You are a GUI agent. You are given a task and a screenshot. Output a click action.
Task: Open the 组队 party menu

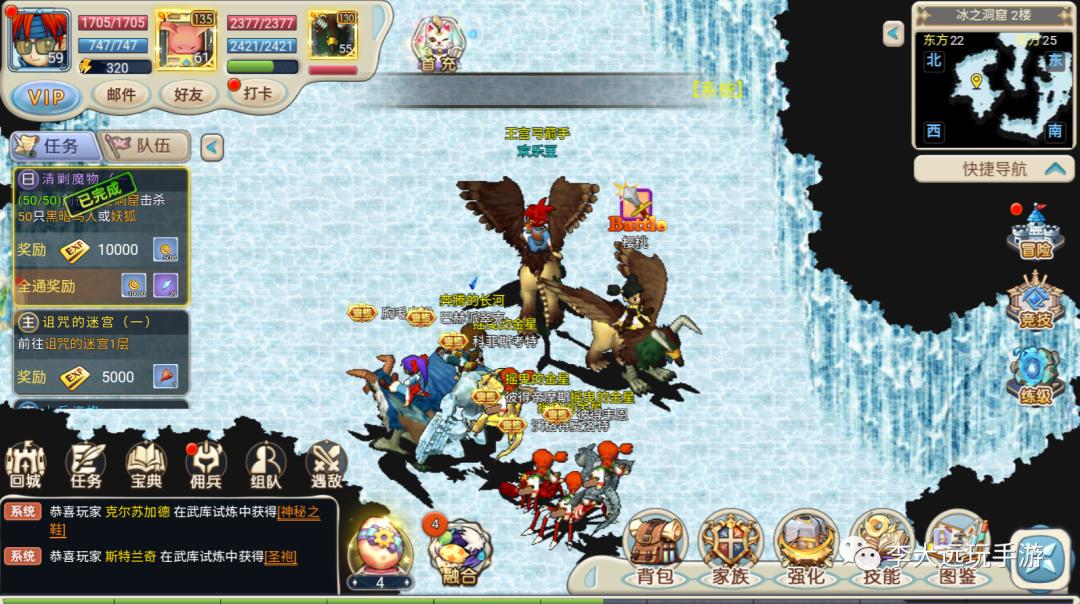(x=266, y=465)
